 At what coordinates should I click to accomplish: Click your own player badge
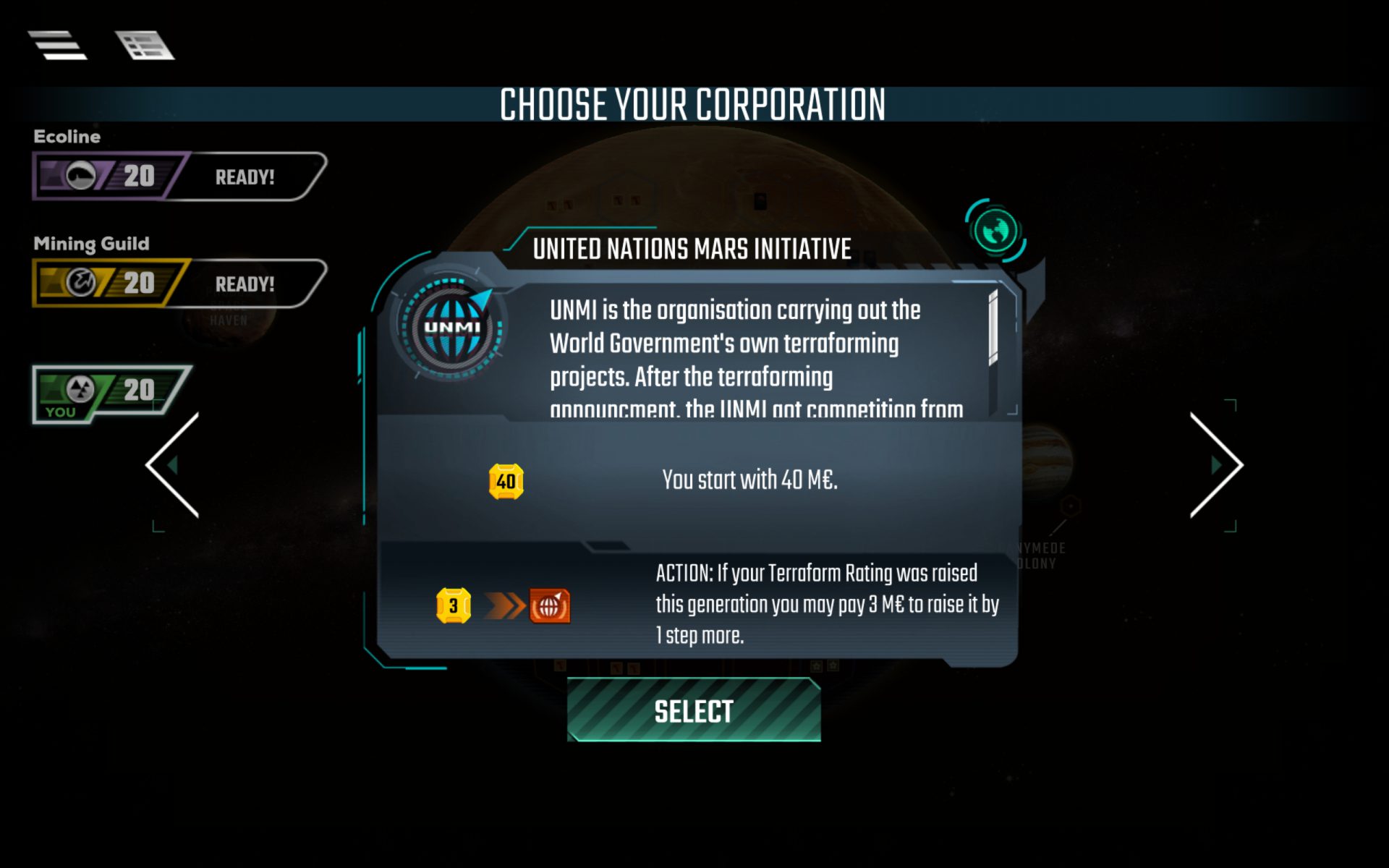click(x=110, y=393)
